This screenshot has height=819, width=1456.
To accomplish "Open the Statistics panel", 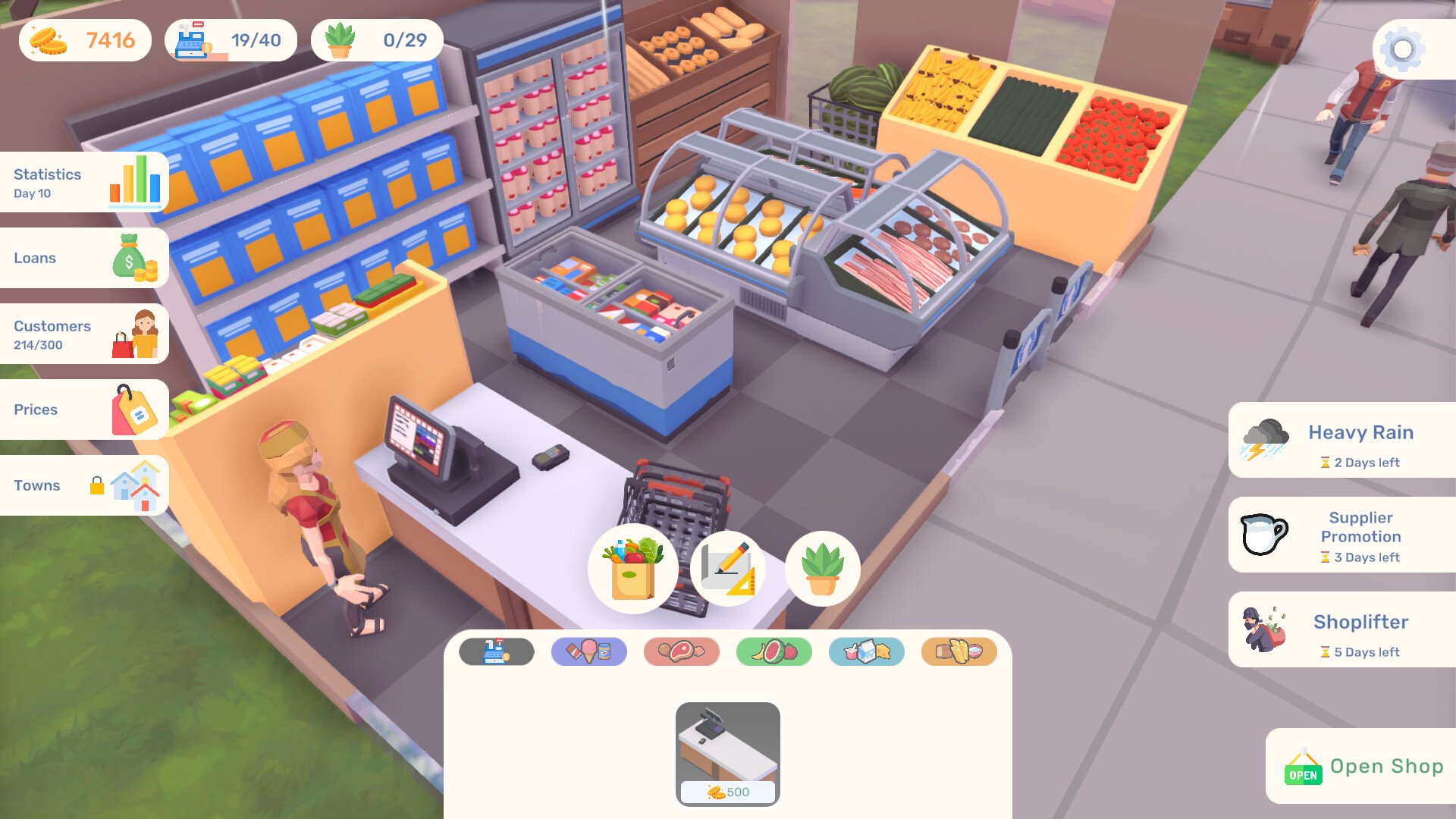I will (x=83, y=182).
